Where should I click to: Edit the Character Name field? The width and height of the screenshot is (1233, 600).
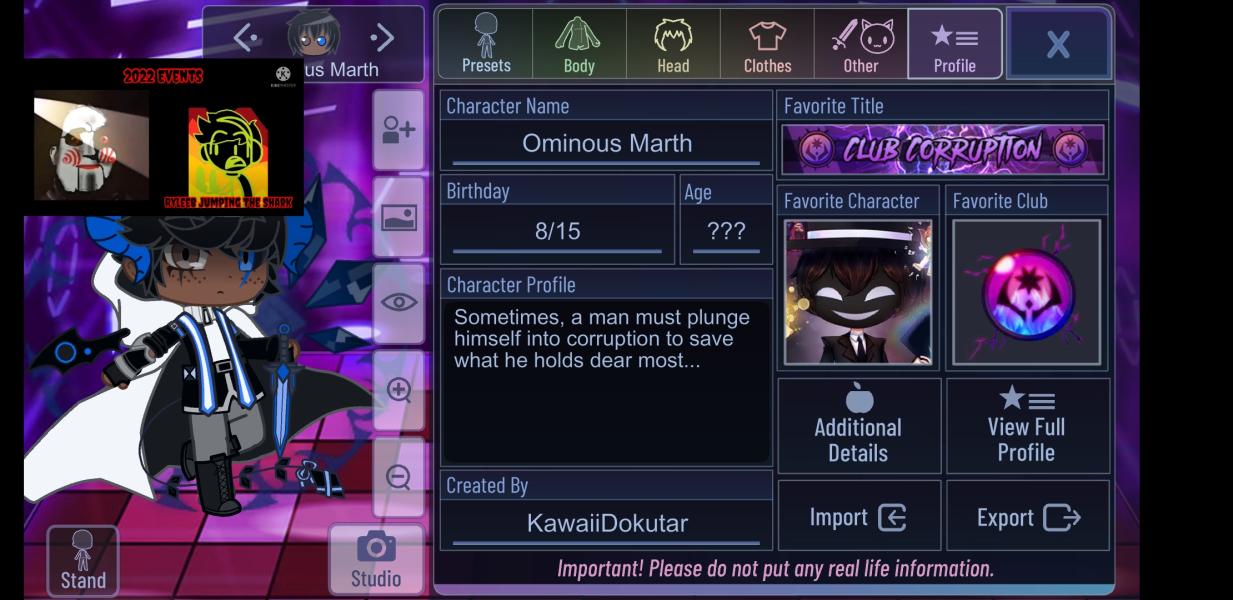(x=606, y=143)
